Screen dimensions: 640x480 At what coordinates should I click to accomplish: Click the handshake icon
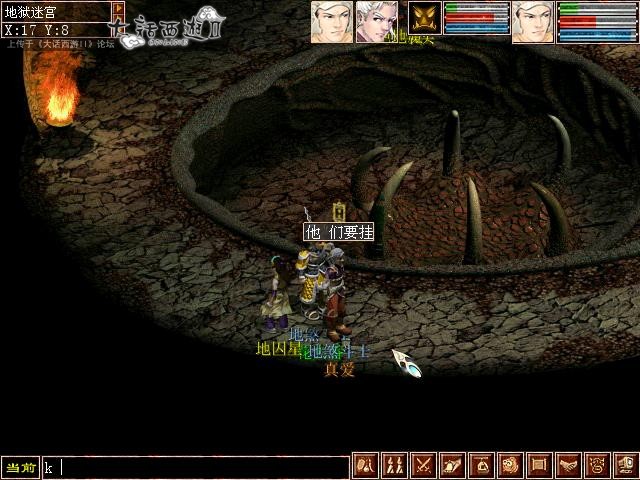pyautogui.click(x=568, y=466)
